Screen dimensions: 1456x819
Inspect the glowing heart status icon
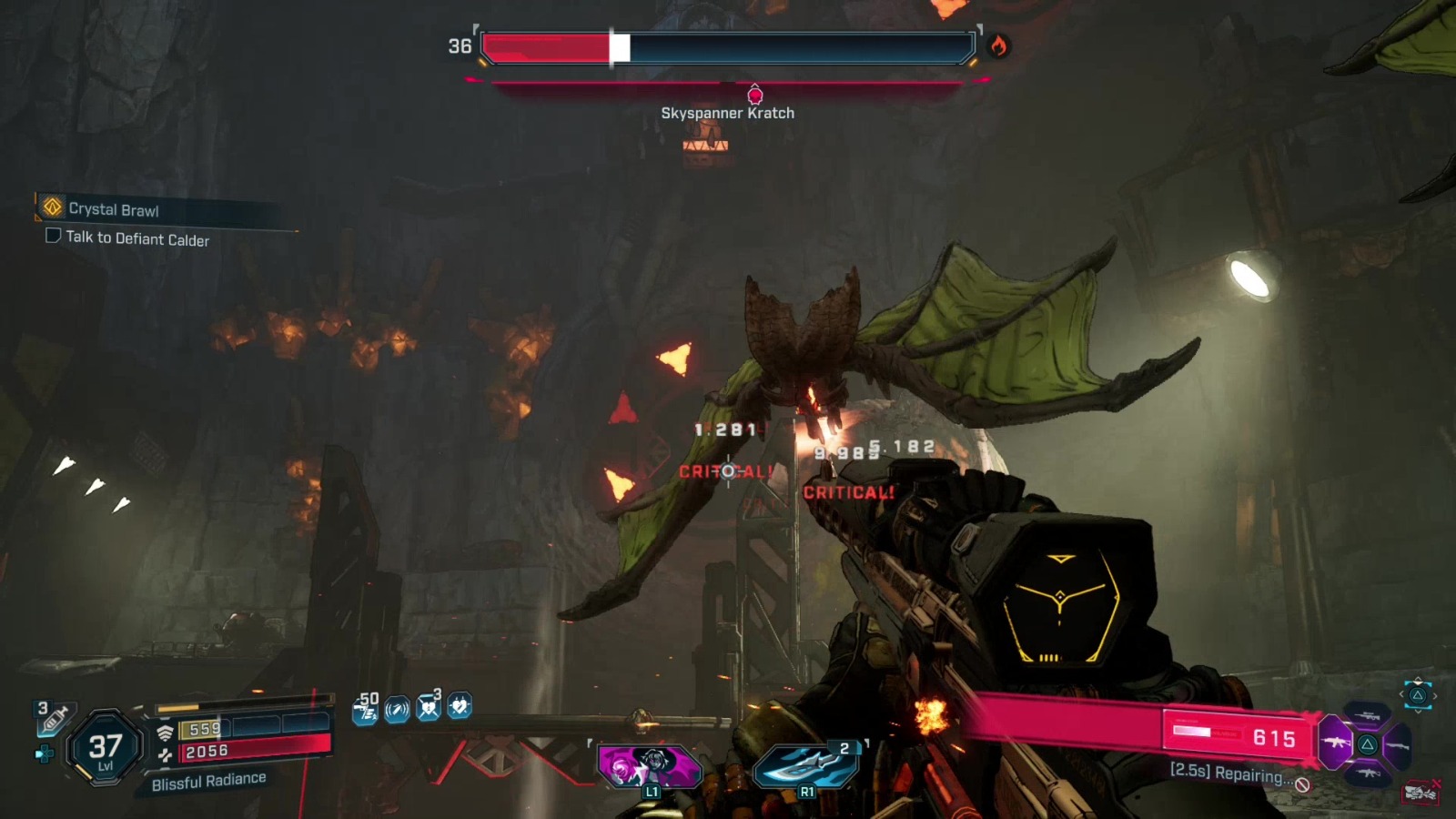tap(460, 706)
